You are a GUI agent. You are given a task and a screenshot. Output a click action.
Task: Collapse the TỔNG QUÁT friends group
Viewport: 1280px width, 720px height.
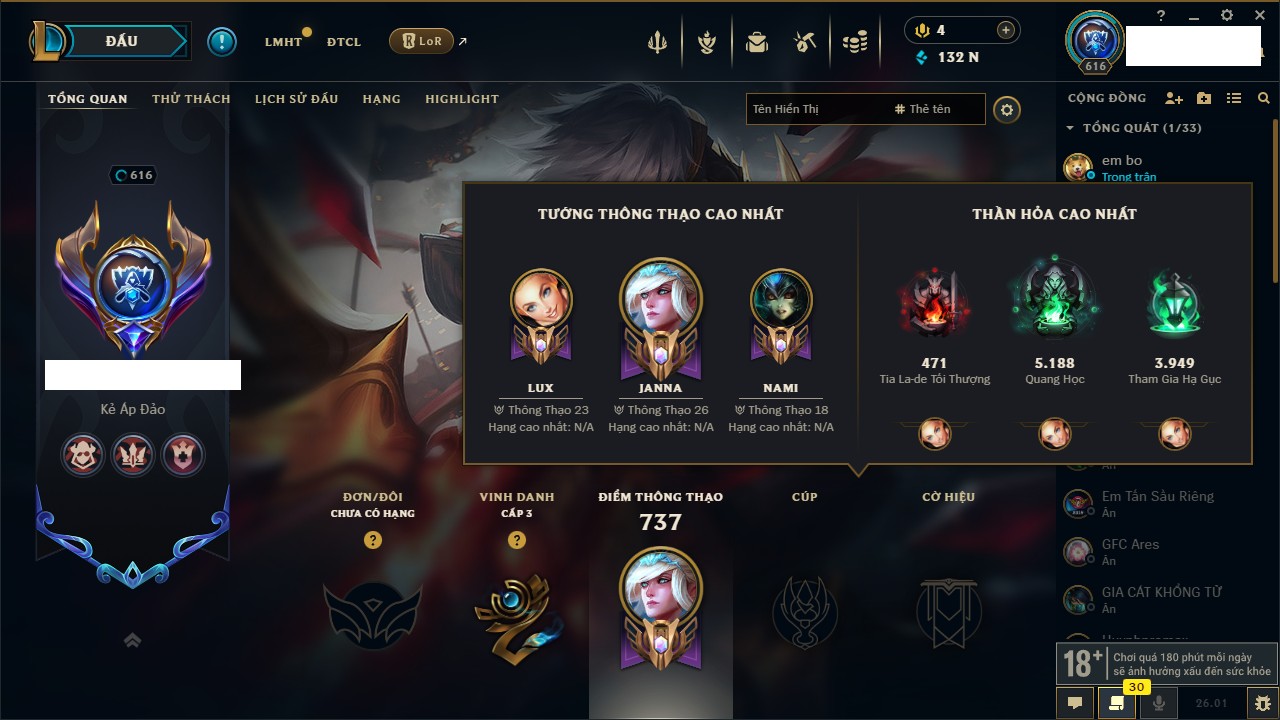click(x=1070, y=128)
